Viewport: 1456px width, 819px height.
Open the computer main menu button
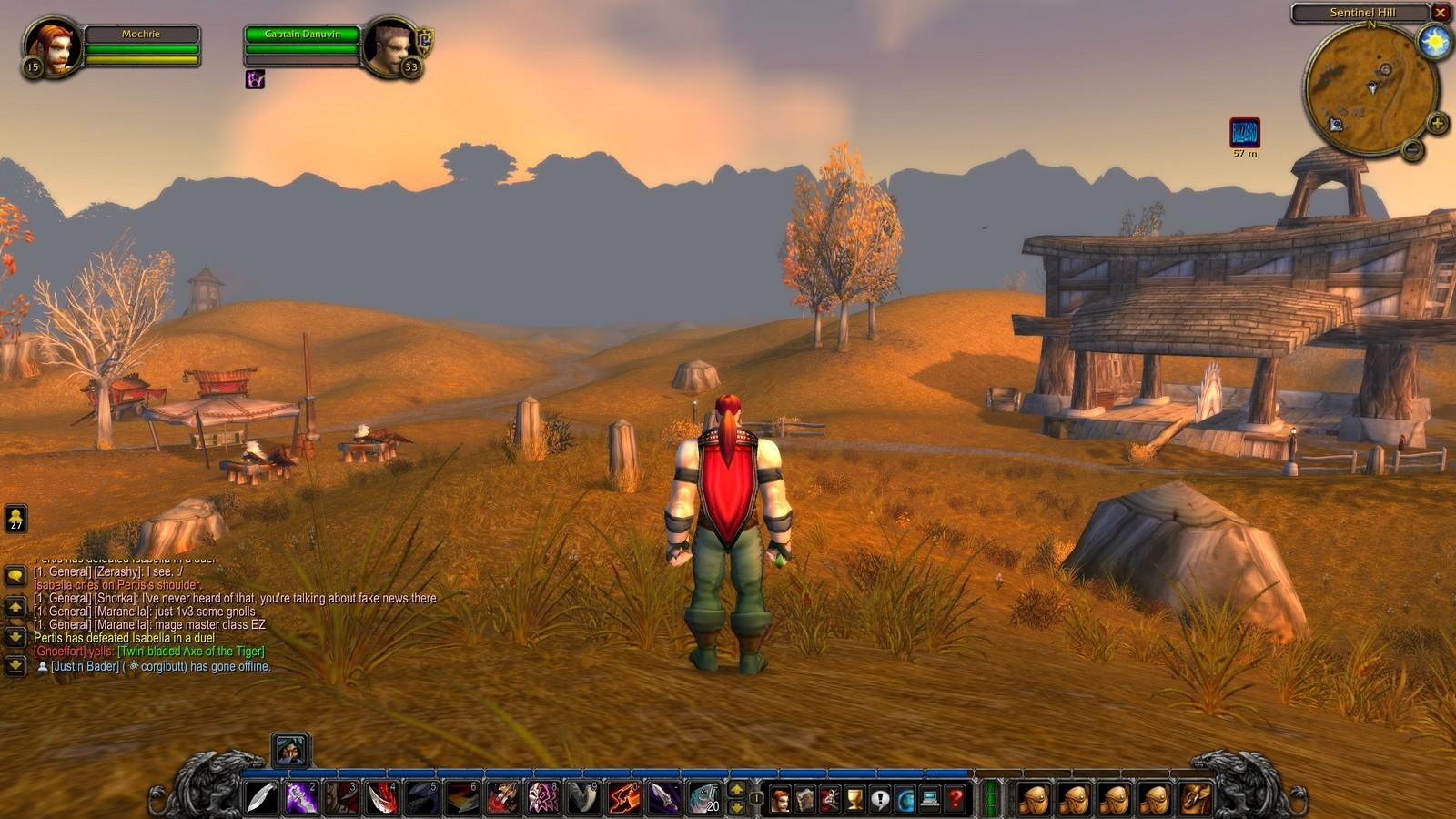tap(930, 800)
